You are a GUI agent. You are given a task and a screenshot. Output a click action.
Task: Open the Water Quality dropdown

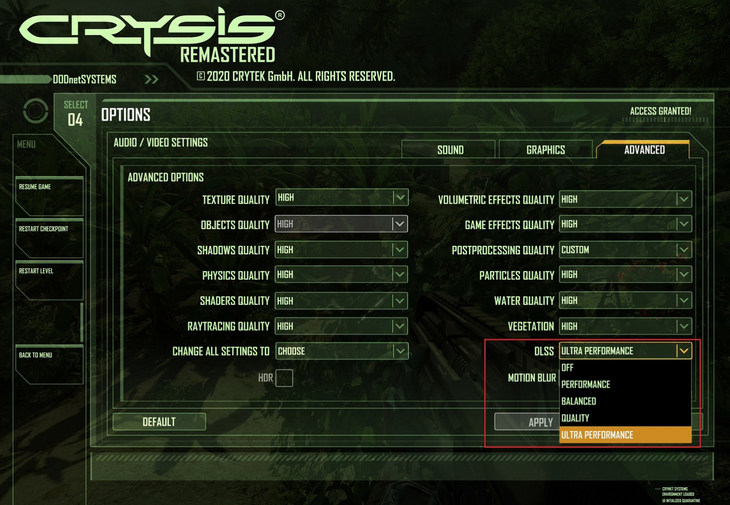[625, 300]
